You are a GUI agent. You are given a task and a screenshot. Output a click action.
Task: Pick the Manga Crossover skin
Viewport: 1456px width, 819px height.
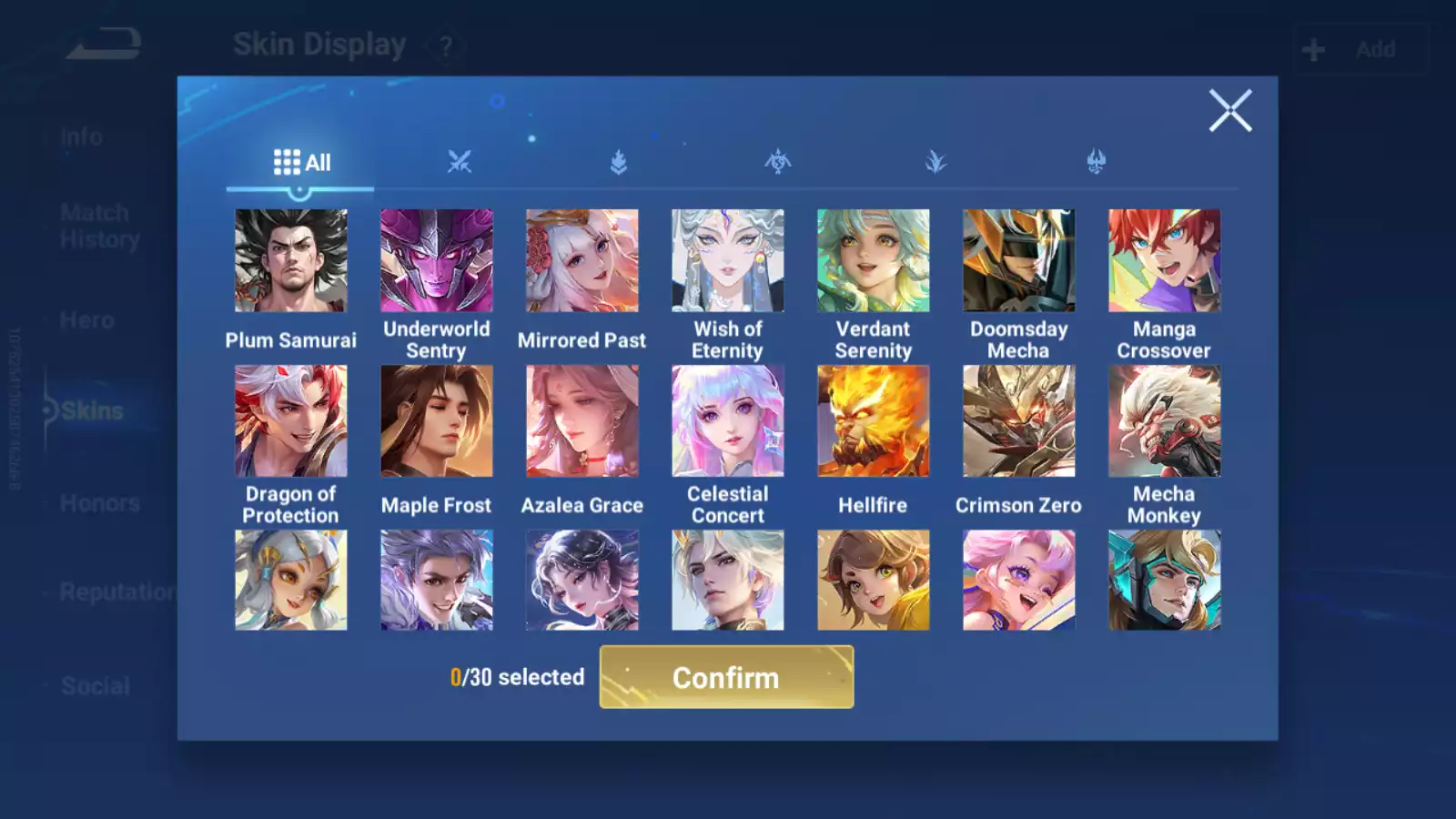[x=1165, y=261]
